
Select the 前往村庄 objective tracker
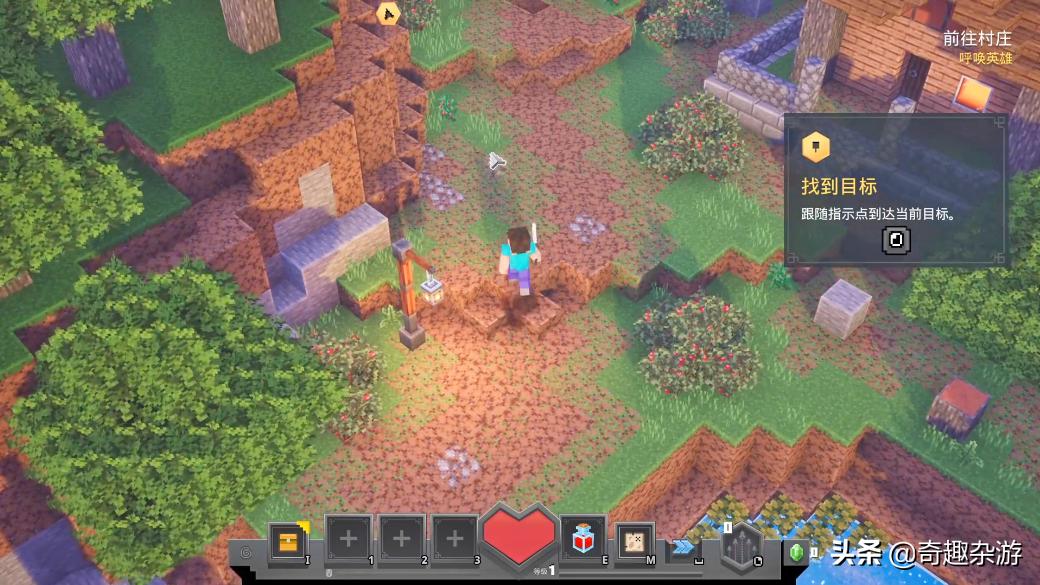(x=977, y=39)
